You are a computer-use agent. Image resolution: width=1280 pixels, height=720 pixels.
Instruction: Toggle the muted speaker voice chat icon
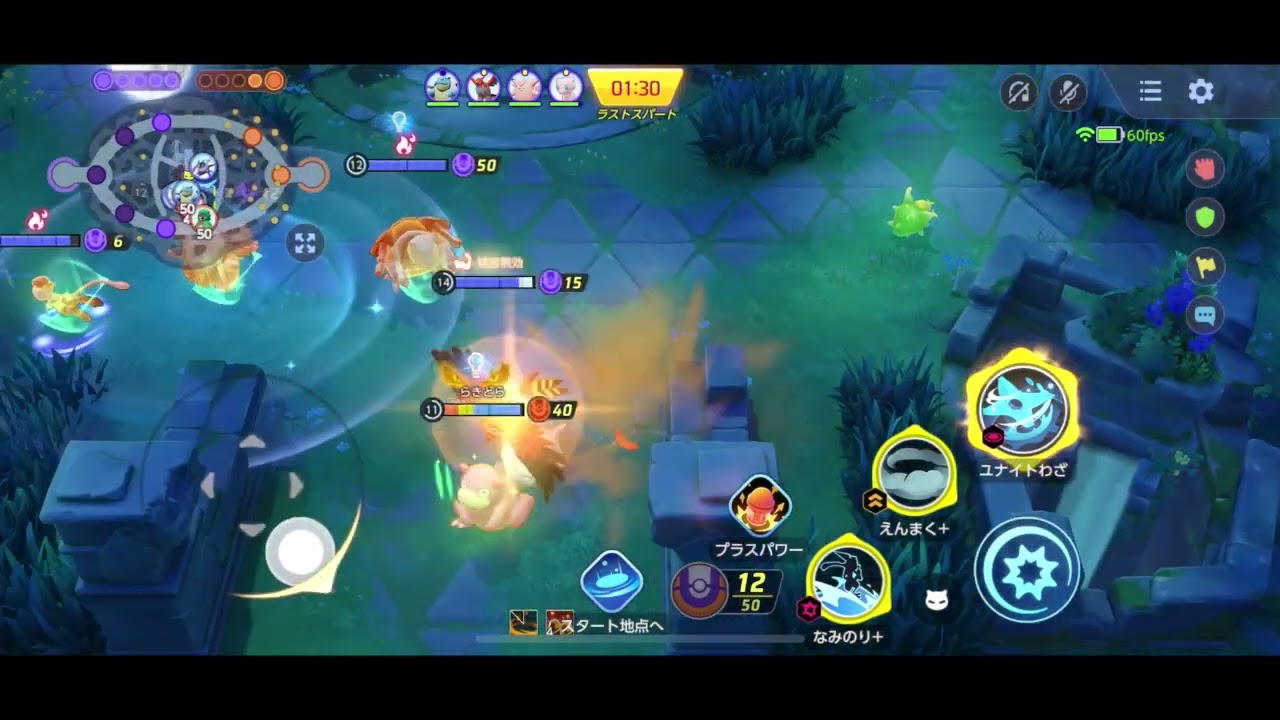1019,92
